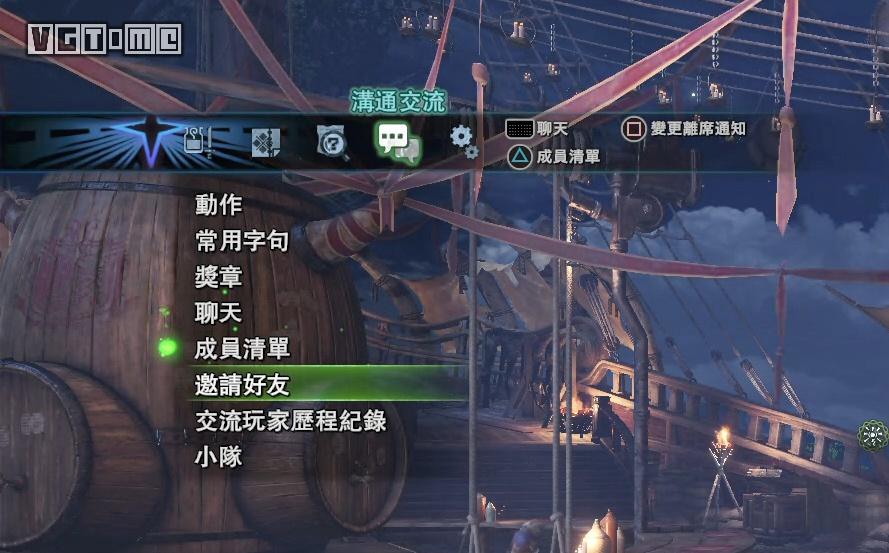Show the 成員清單 list entry

[243, 349]
